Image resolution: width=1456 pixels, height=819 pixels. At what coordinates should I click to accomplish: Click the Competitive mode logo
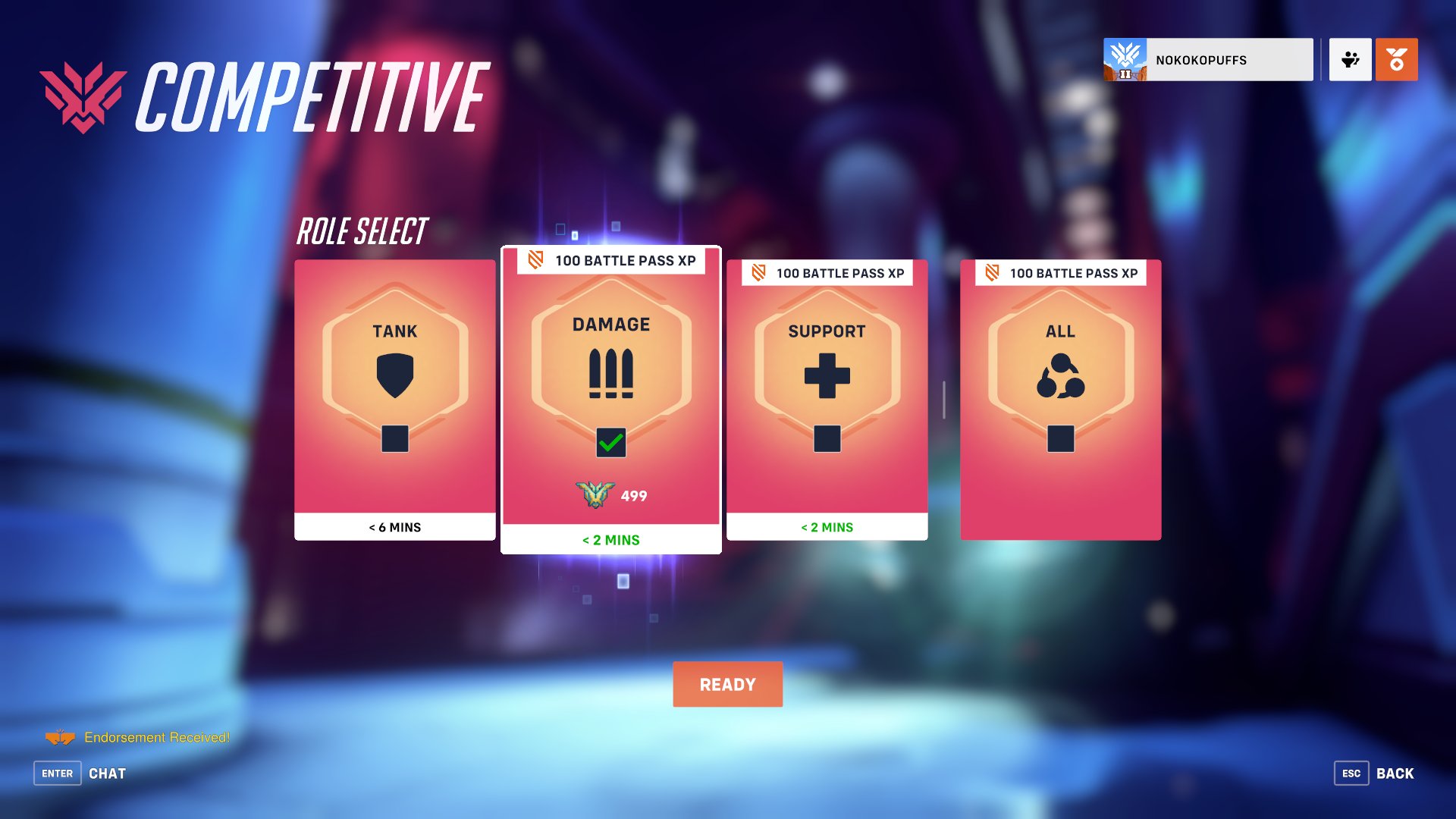pyautogui.click(x=83, y=93)
